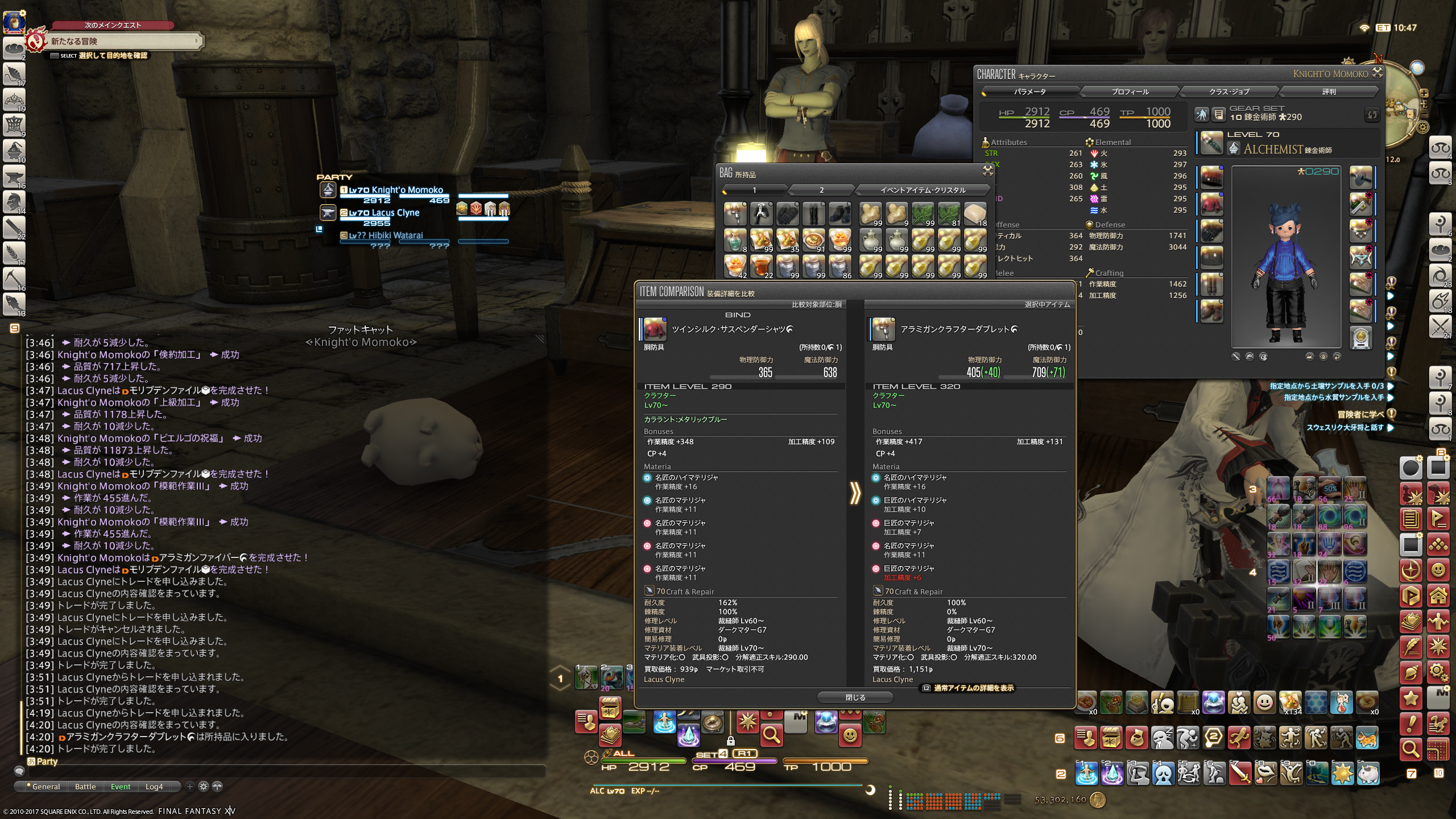Viewport: 1456px width, 819px height.
Task: Switch to the プロフィール tab
Action: point(1130,92)
